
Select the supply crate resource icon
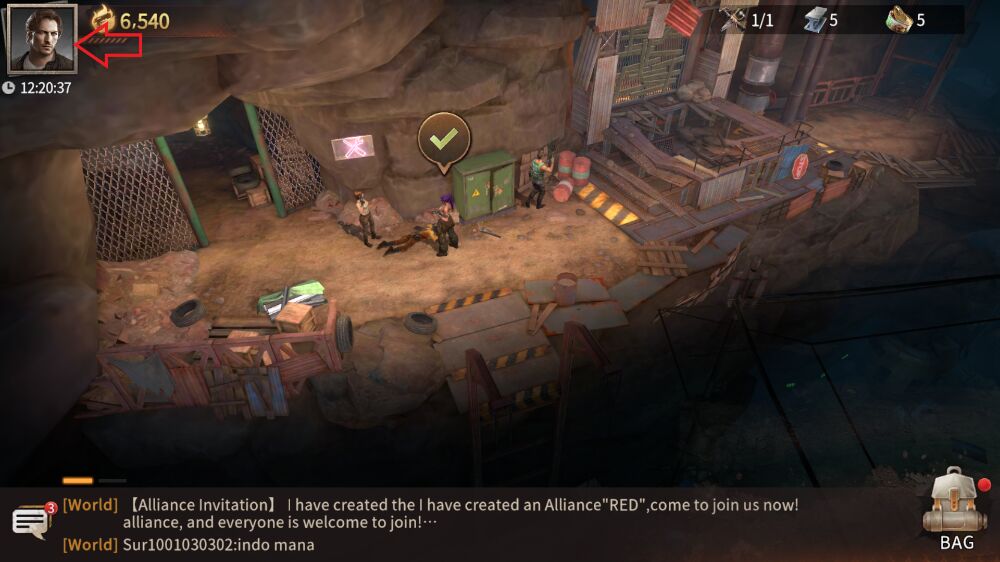click(899, 20)
